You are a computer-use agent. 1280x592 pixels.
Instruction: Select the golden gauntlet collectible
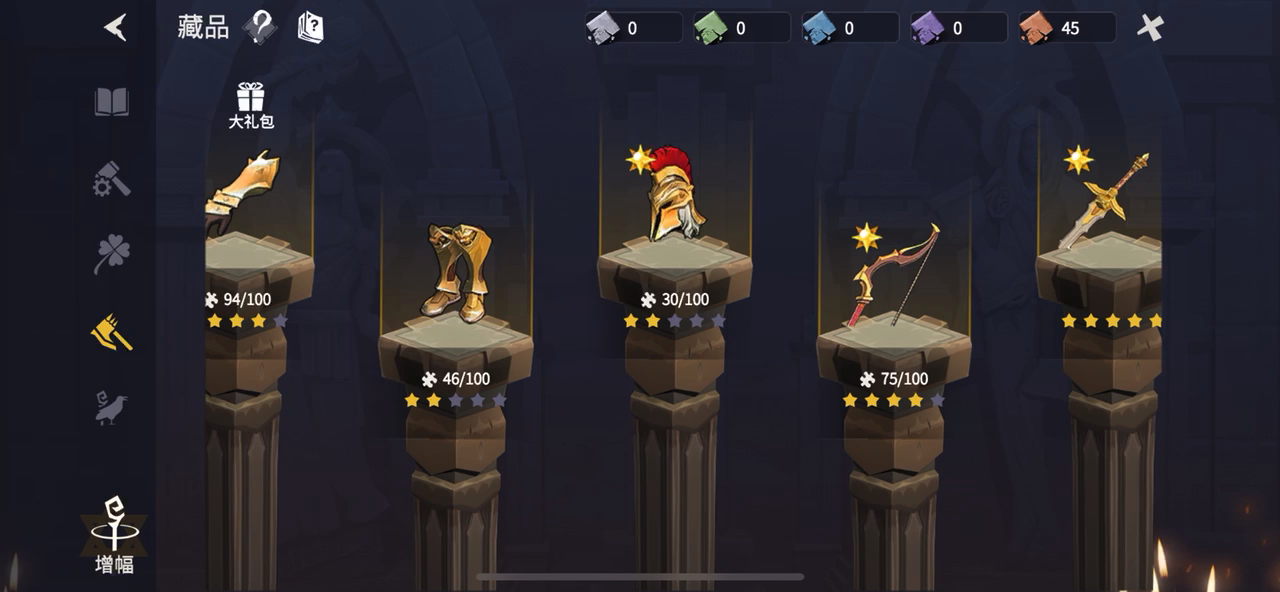tap(243, 190)
